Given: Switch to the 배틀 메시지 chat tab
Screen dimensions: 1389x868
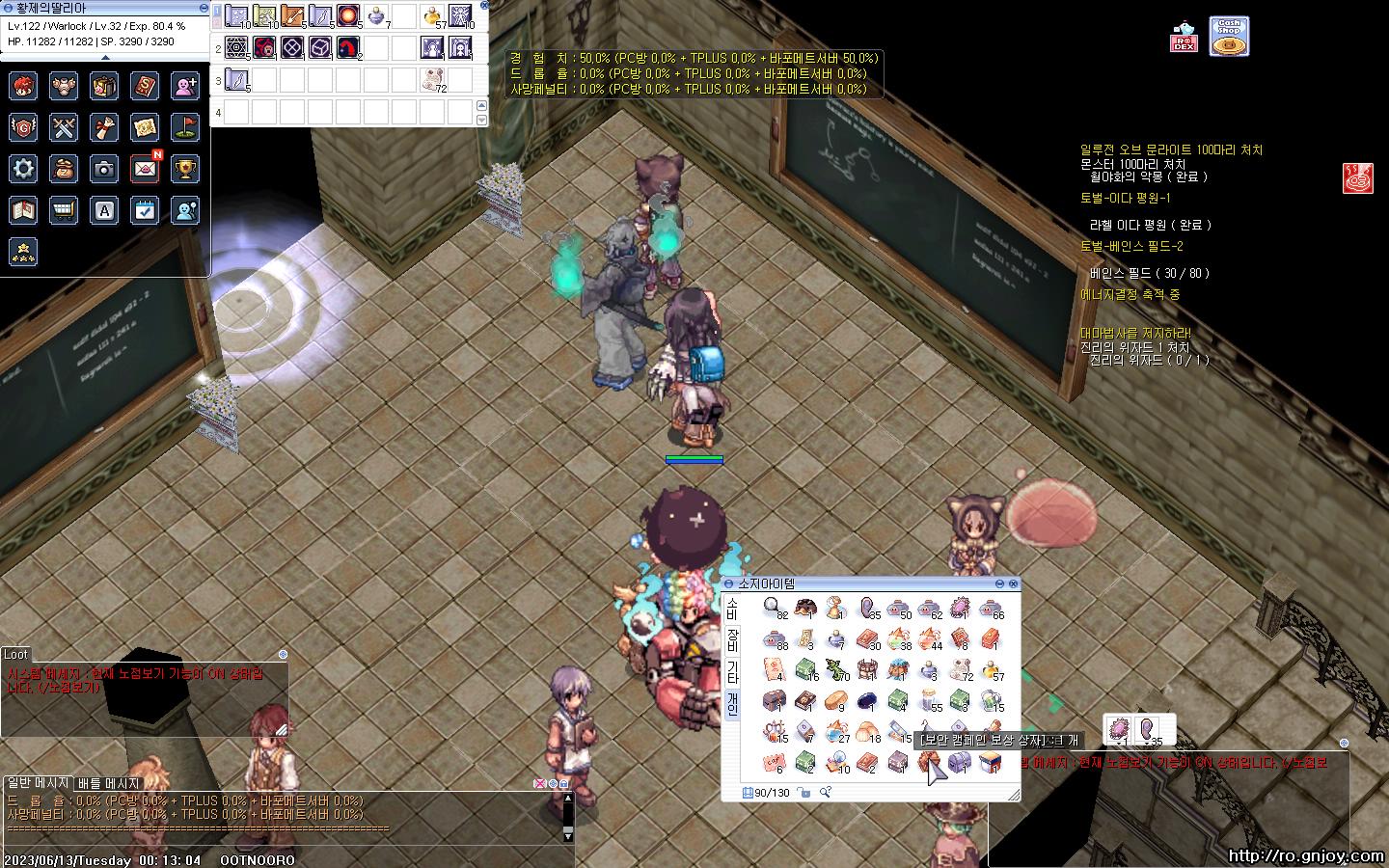Looking at the screenshot, I should [108, 783].
